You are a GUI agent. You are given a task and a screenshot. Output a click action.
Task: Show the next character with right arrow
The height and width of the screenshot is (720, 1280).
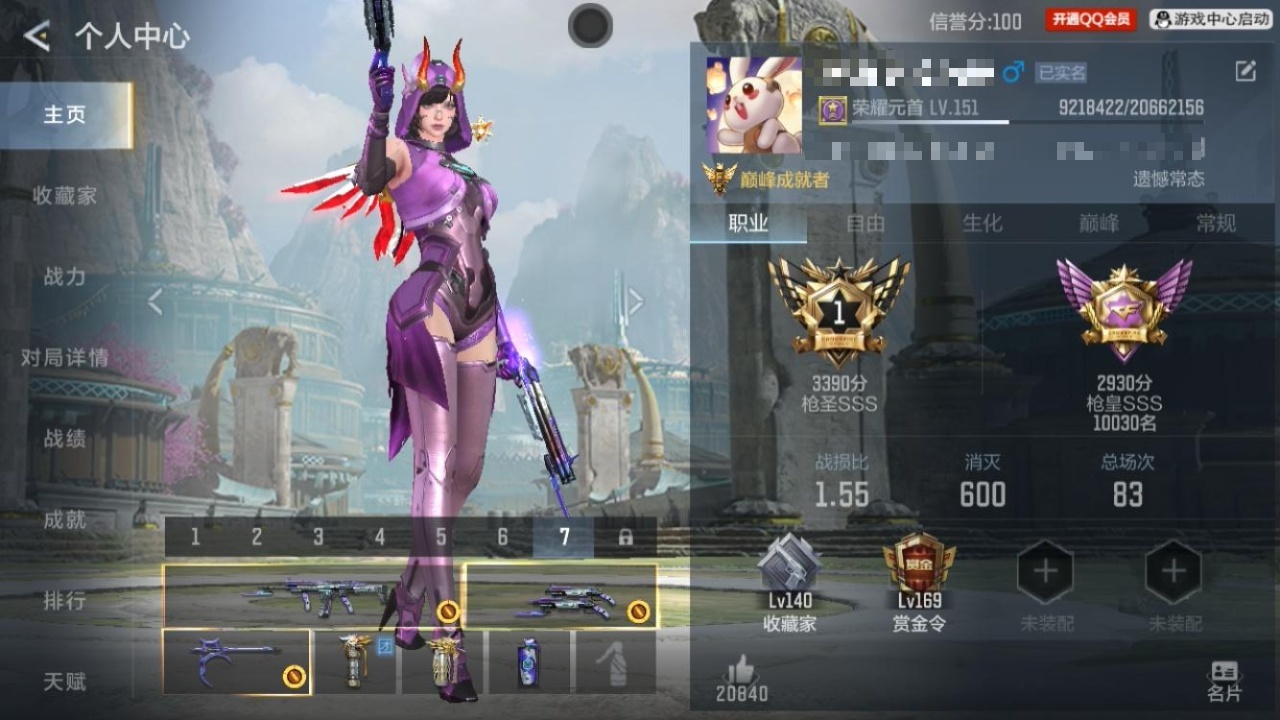point(635,302)
